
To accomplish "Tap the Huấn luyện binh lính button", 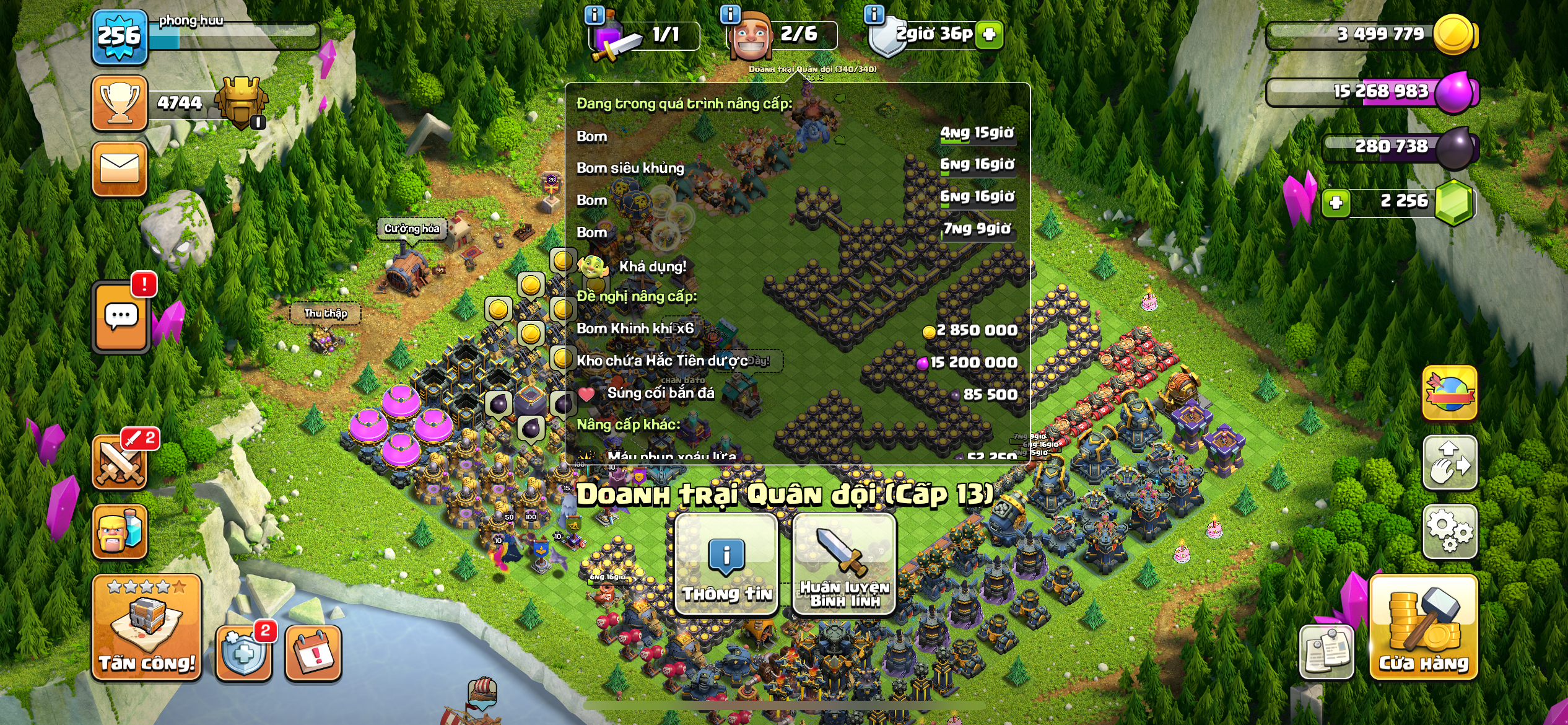I will [x=844, y=565].
